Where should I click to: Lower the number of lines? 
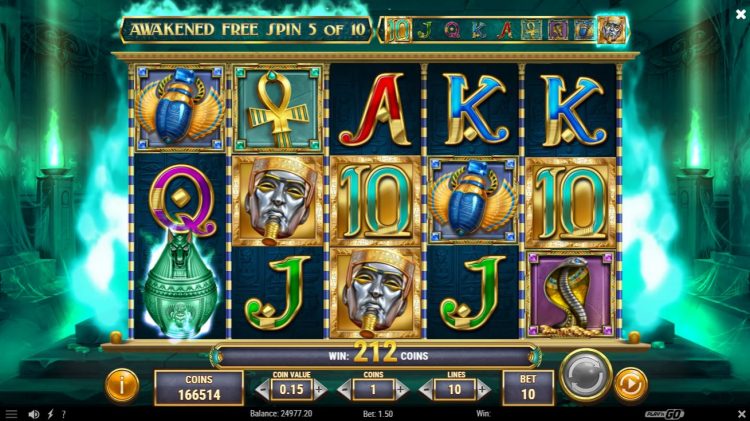click(x=426, y=389)
